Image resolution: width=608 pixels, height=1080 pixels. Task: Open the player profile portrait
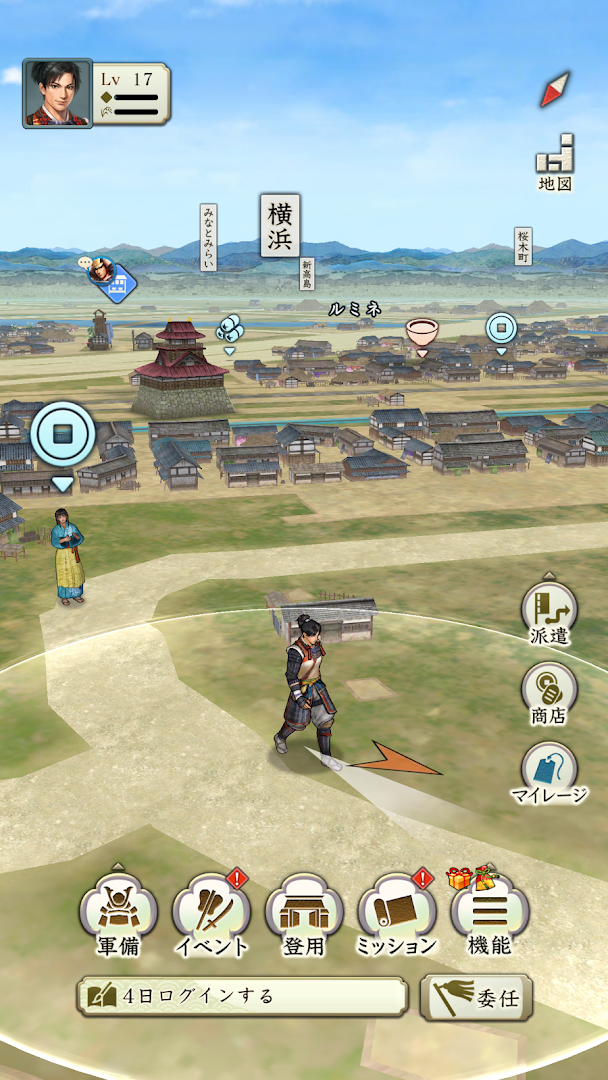click(58, 93)
